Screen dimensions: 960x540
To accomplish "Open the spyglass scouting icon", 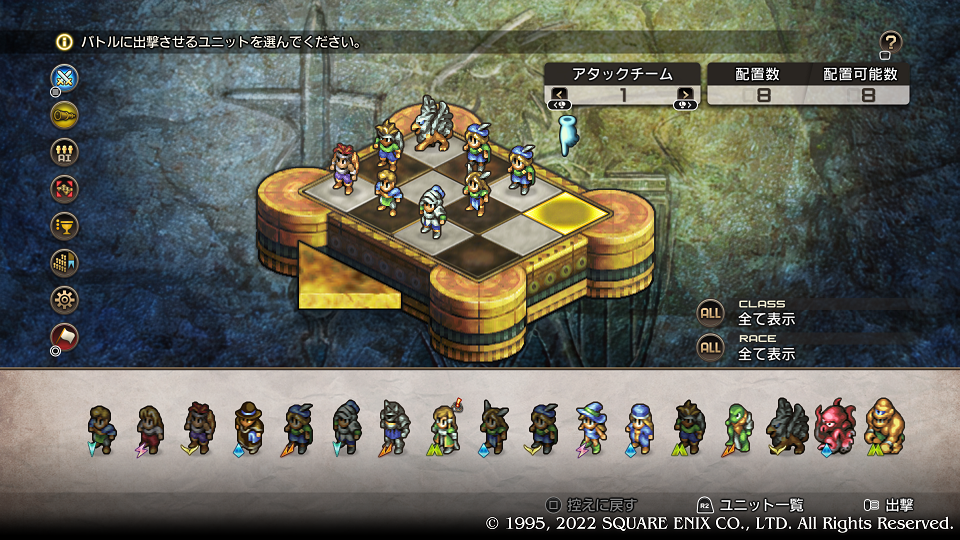I will coord(65,114).
